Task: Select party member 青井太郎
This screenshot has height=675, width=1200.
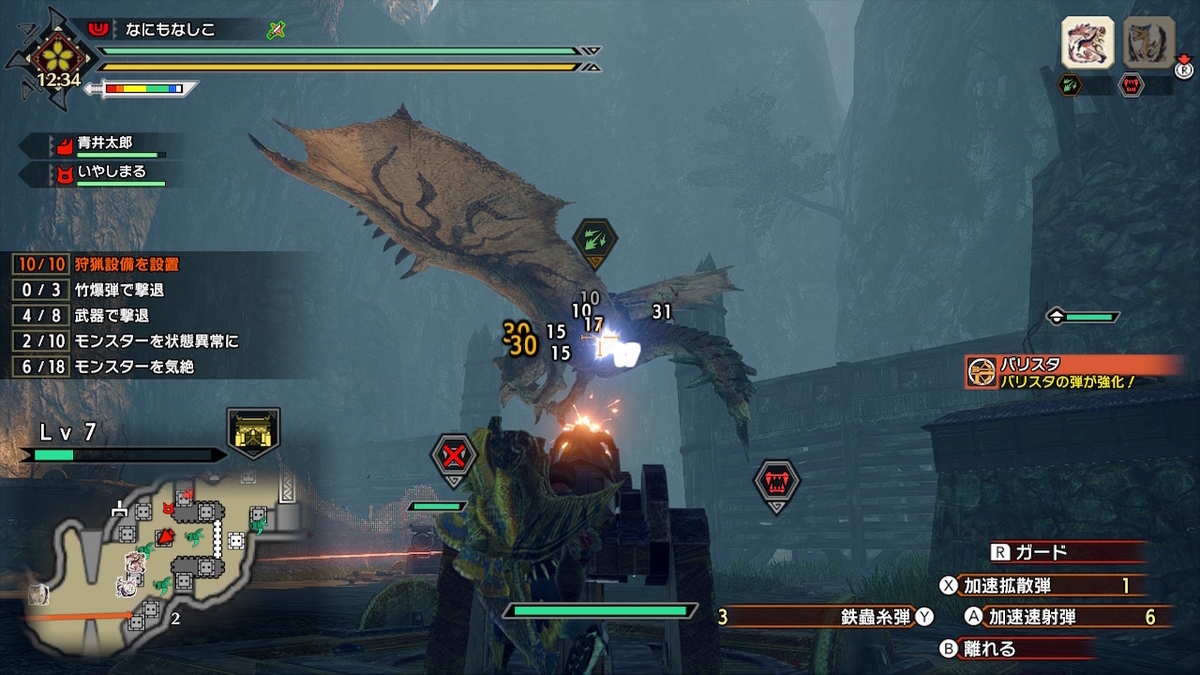Action: pos(105,144)
